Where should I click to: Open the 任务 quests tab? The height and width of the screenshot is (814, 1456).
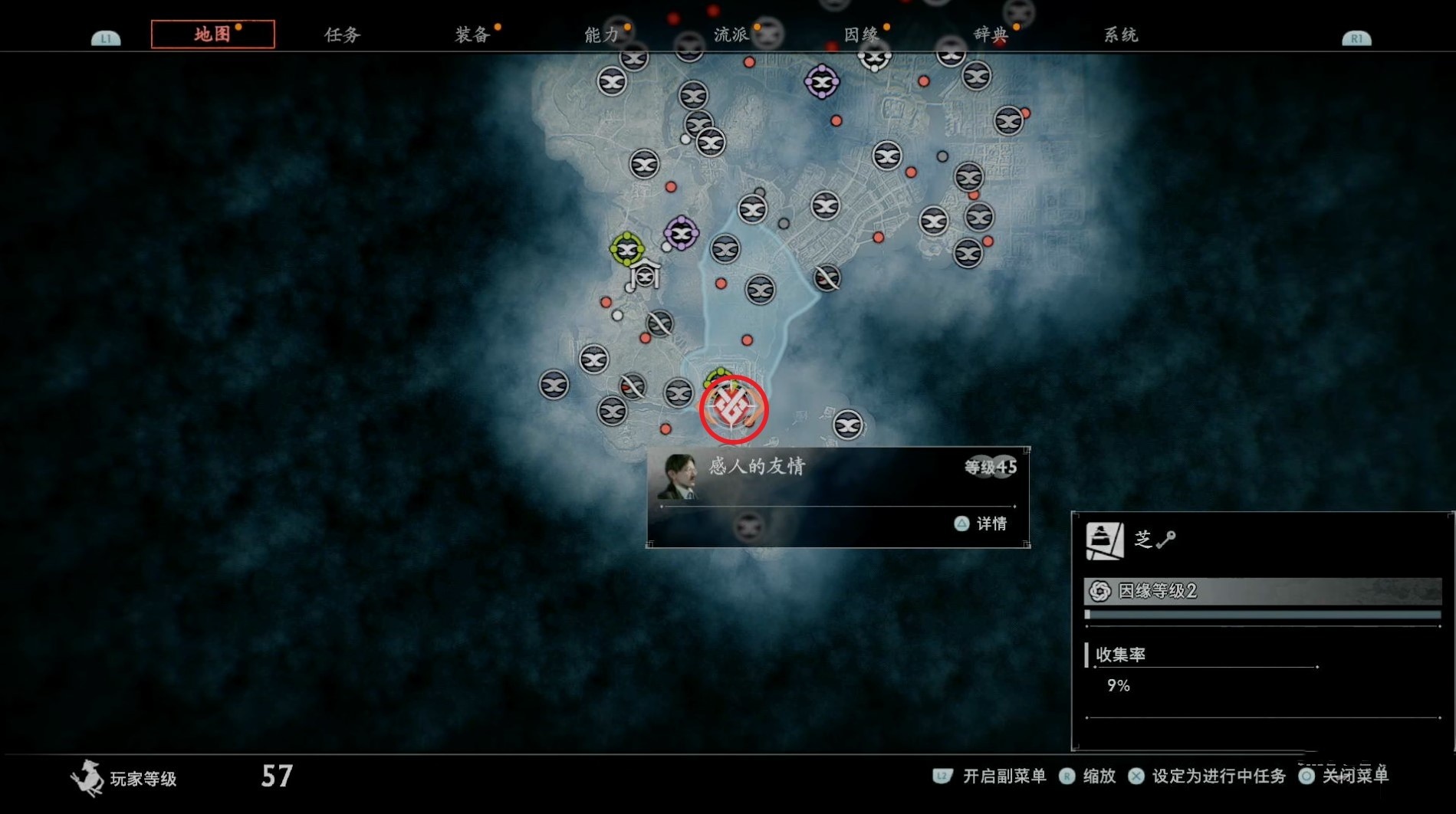click(342, 34)
